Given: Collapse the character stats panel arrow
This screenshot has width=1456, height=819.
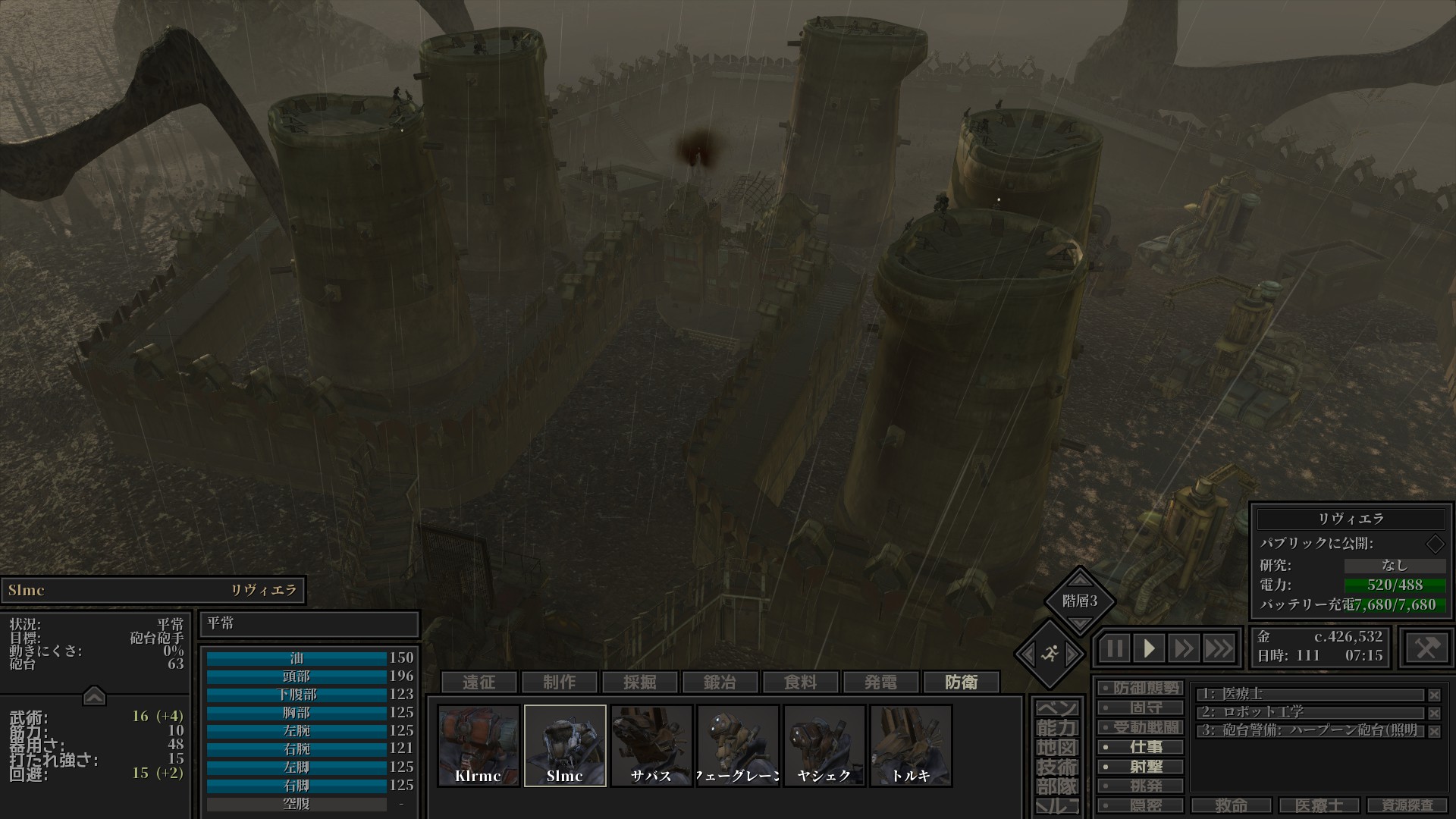Looking at the screenshot, I should click(94, 695).
